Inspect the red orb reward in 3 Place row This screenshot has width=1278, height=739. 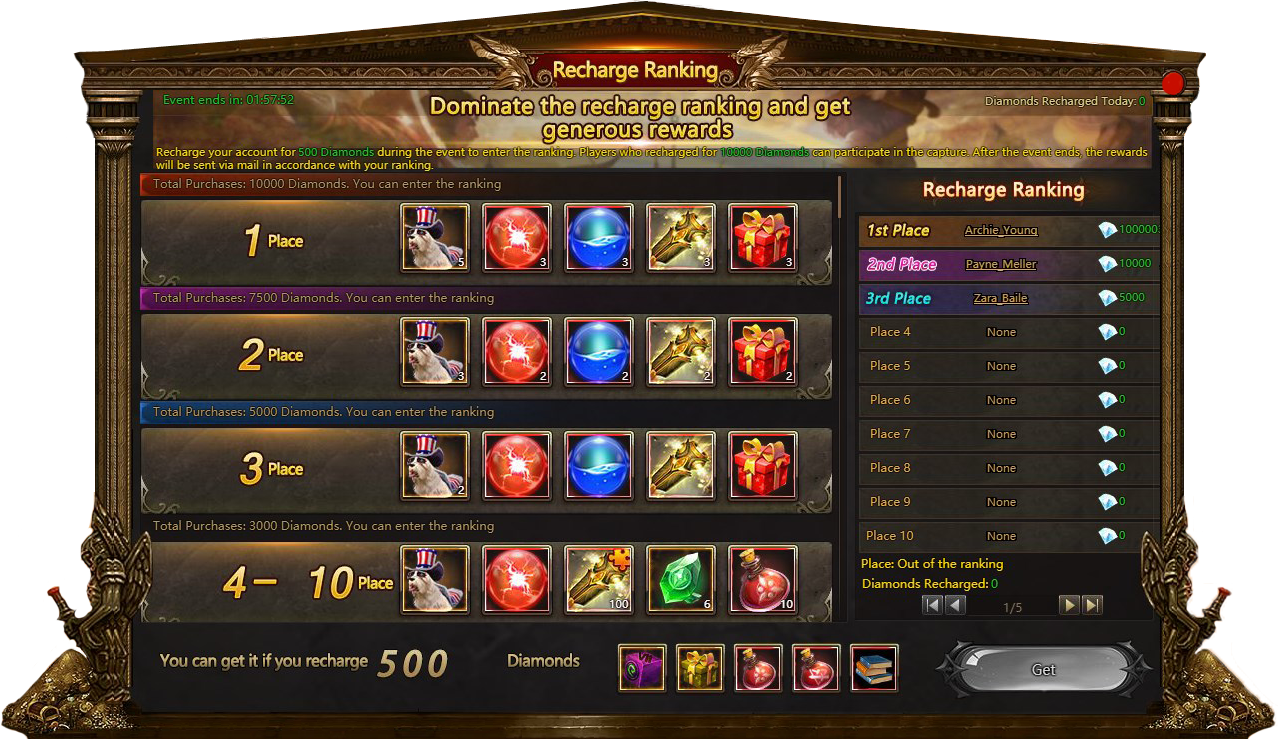coord(517,466)
